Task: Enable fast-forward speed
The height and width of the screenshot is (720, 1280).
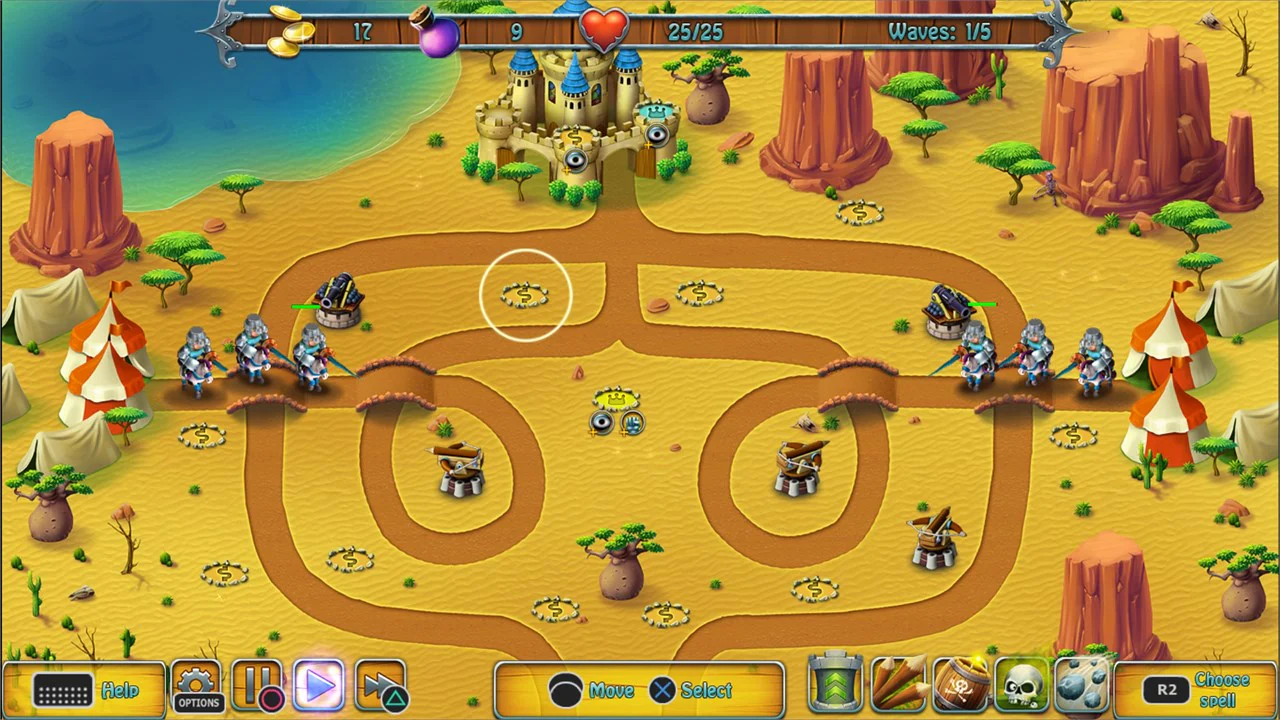Action: click(380, 685)
